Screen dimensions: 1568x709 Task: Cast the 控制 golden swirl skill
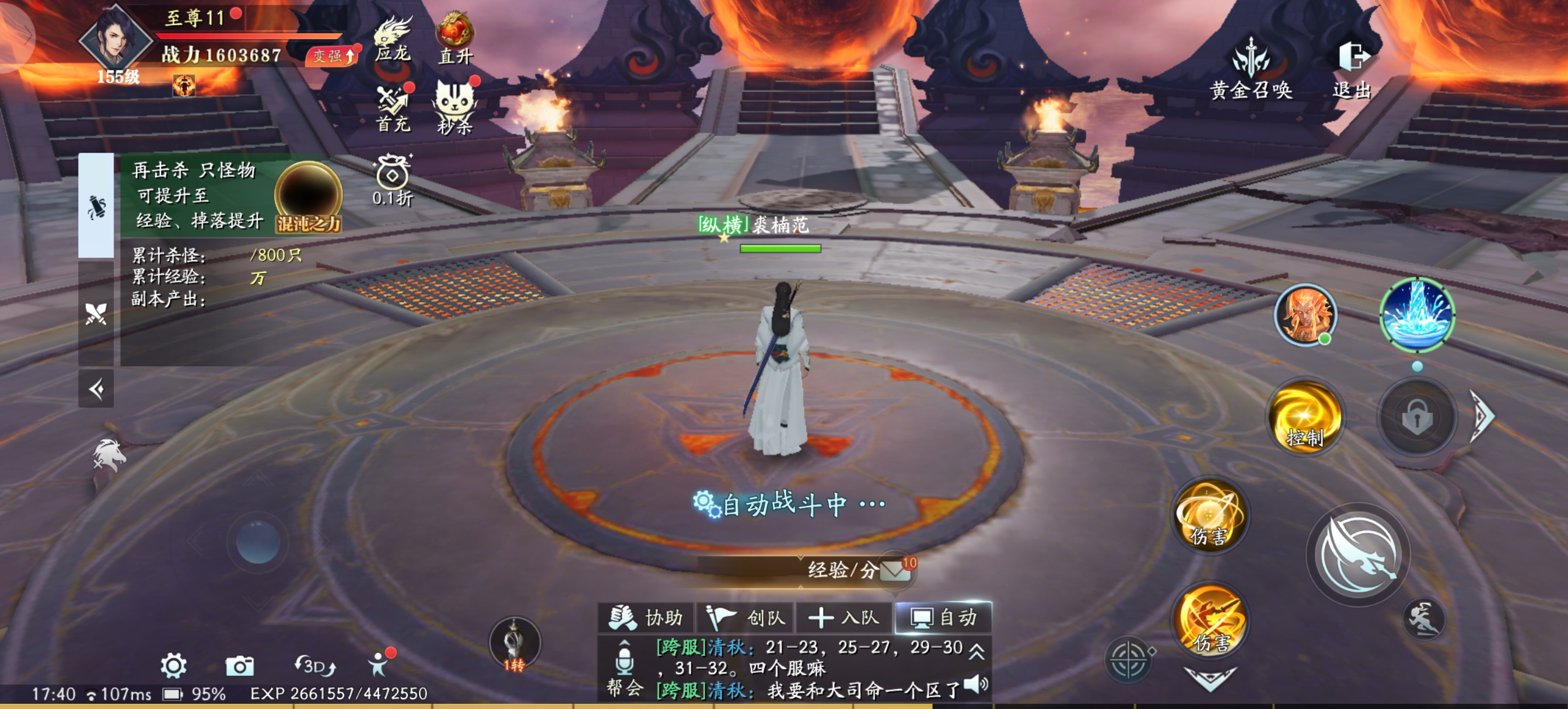(x=1305, y=416)
